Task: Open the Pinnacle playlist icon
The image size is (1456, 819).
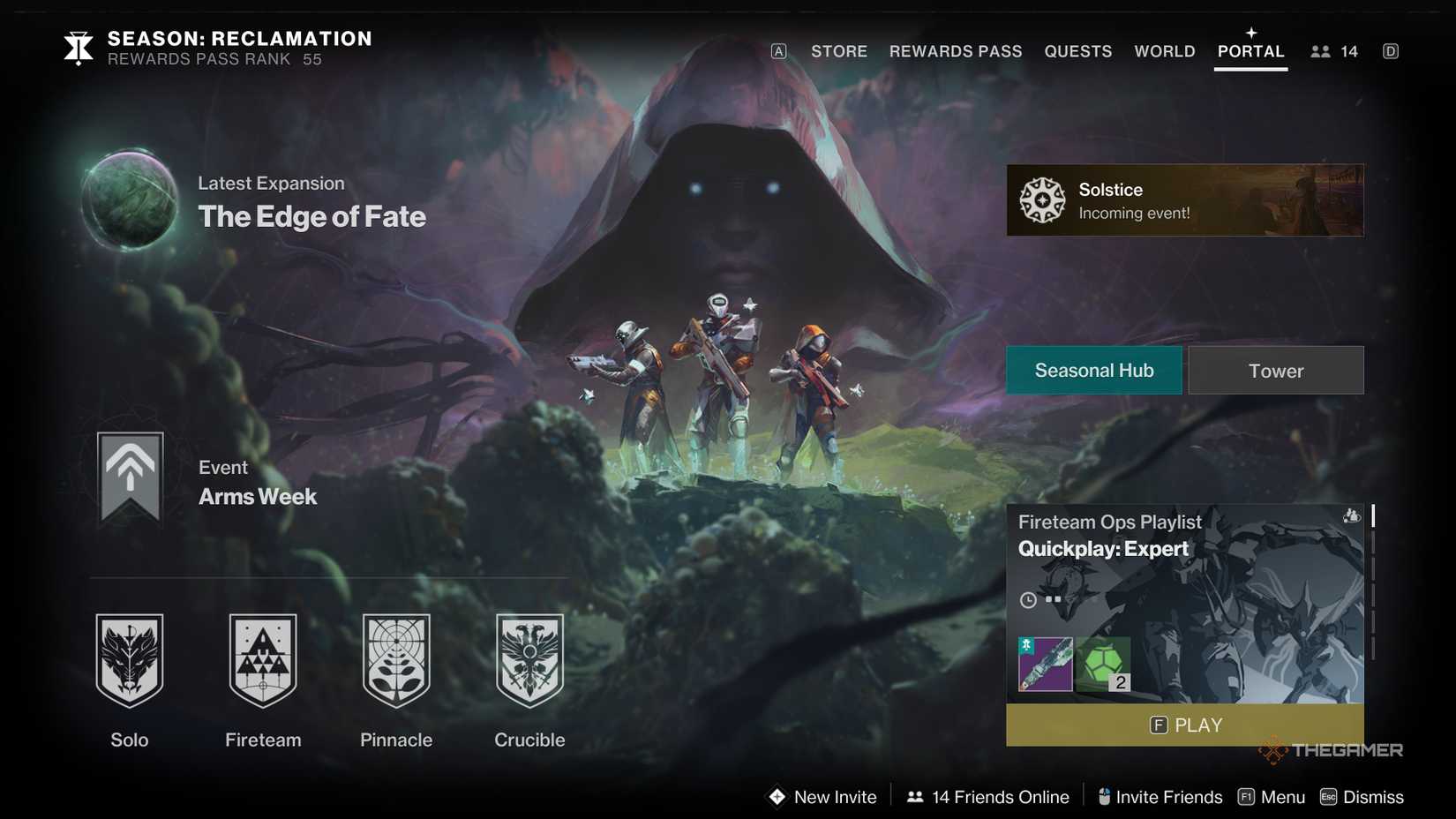Action: (x=395, y=660)
